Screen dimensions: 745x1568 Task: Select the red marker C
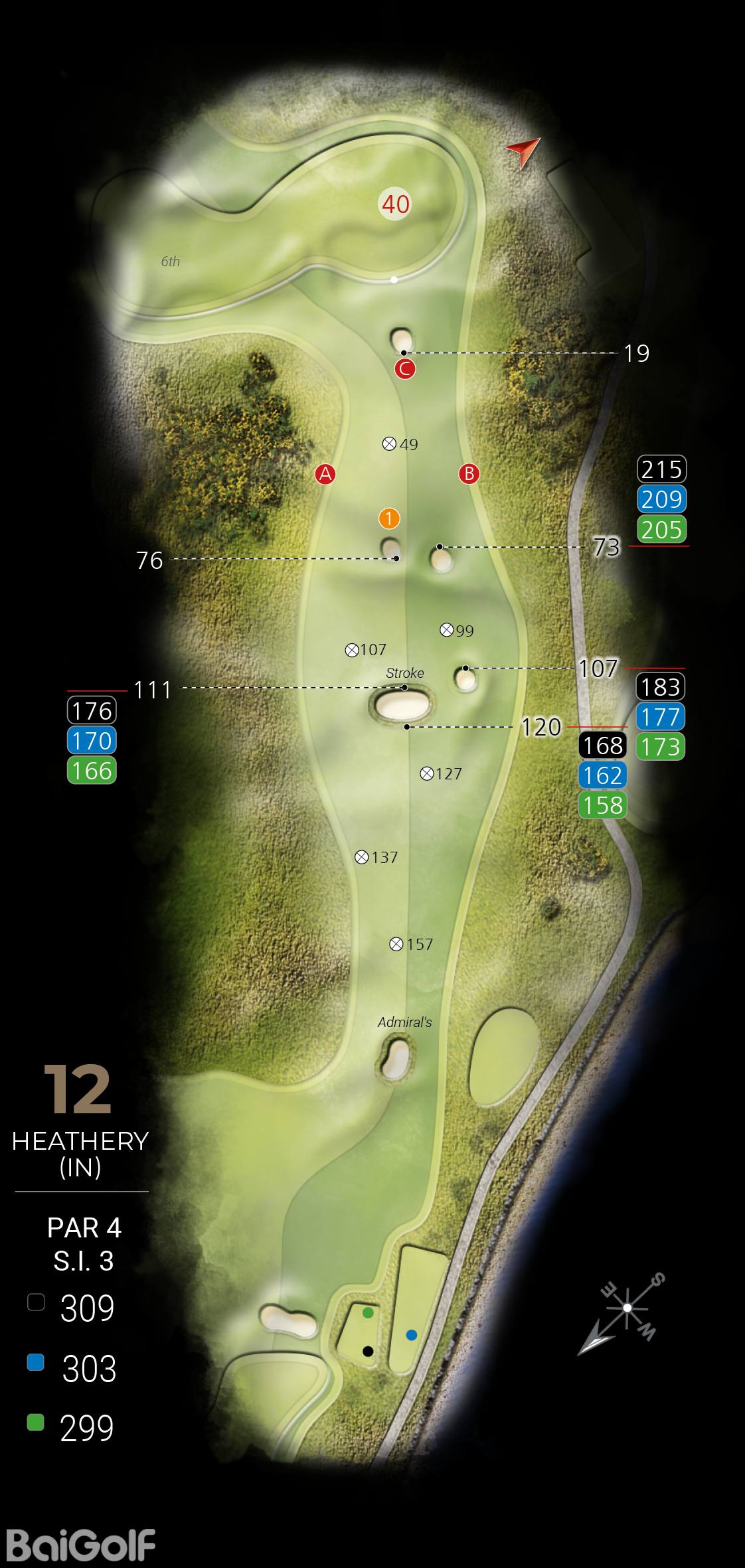click(x=405, y=369)
